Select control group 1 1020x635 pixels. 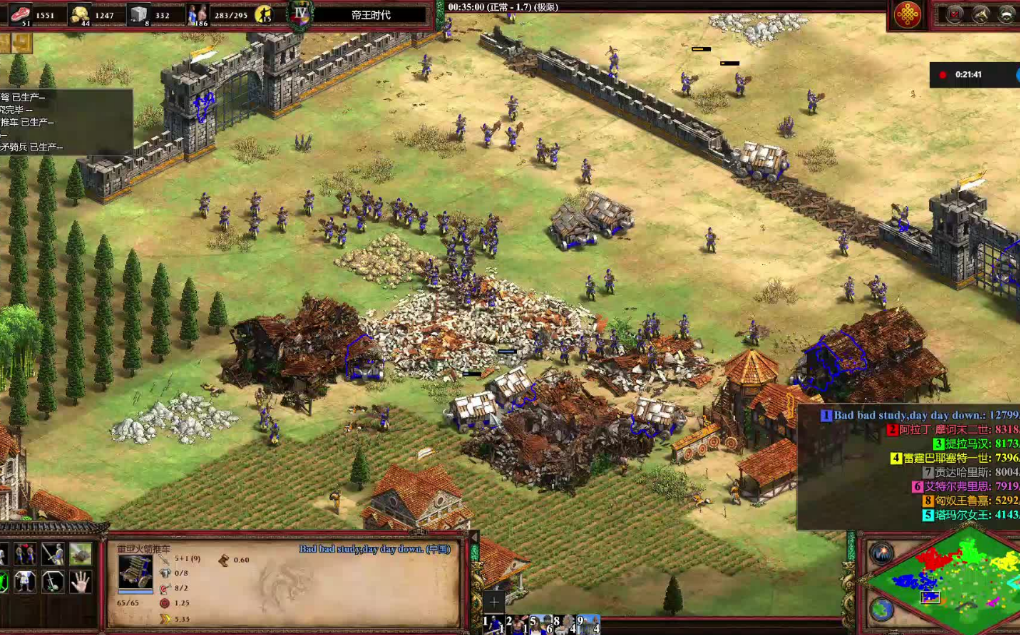click(x=493, y=624)
